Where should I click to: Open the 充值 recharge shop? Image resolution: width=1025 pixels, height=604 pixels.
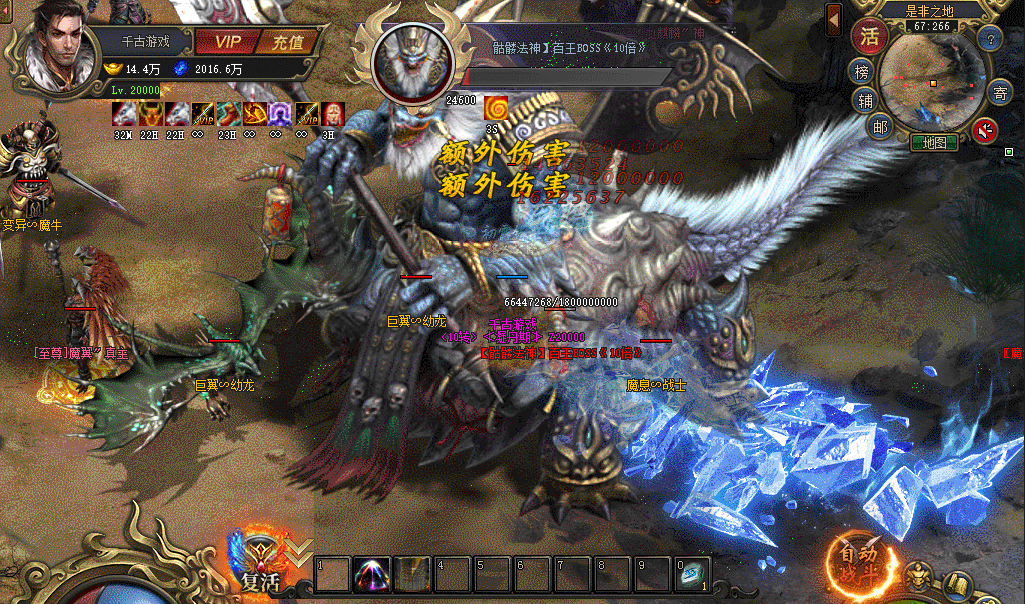[288, 43]
